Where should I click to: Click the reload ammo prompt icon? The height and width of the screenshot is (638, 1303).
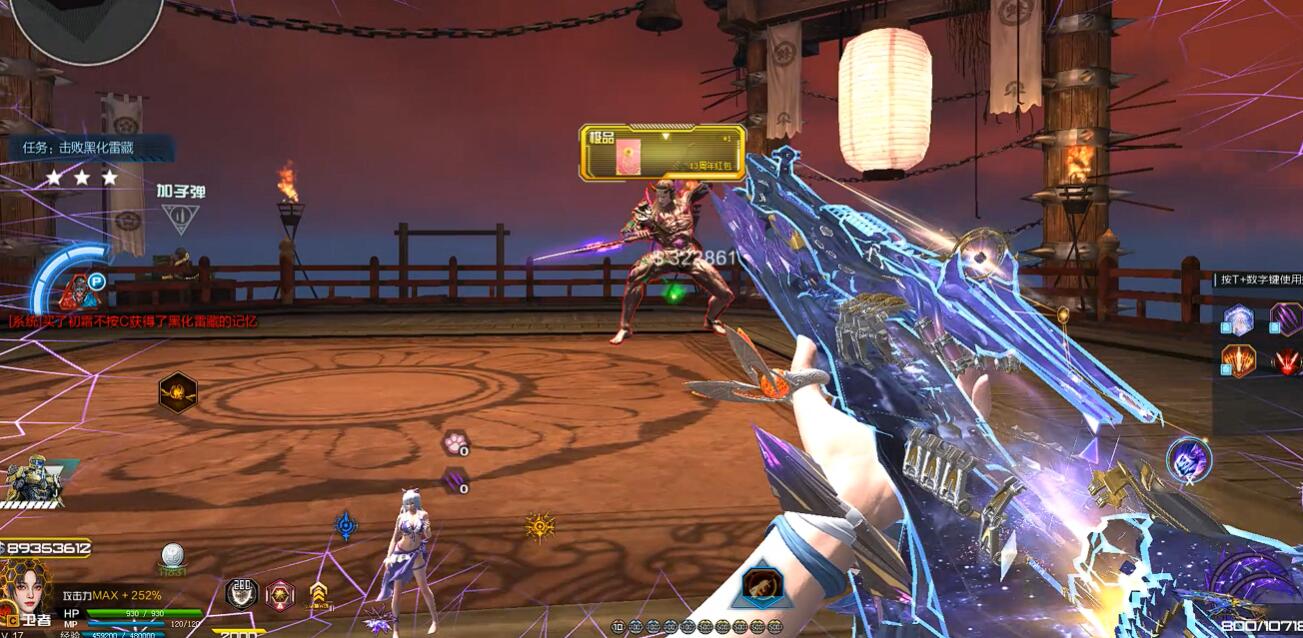click(181, 217)
